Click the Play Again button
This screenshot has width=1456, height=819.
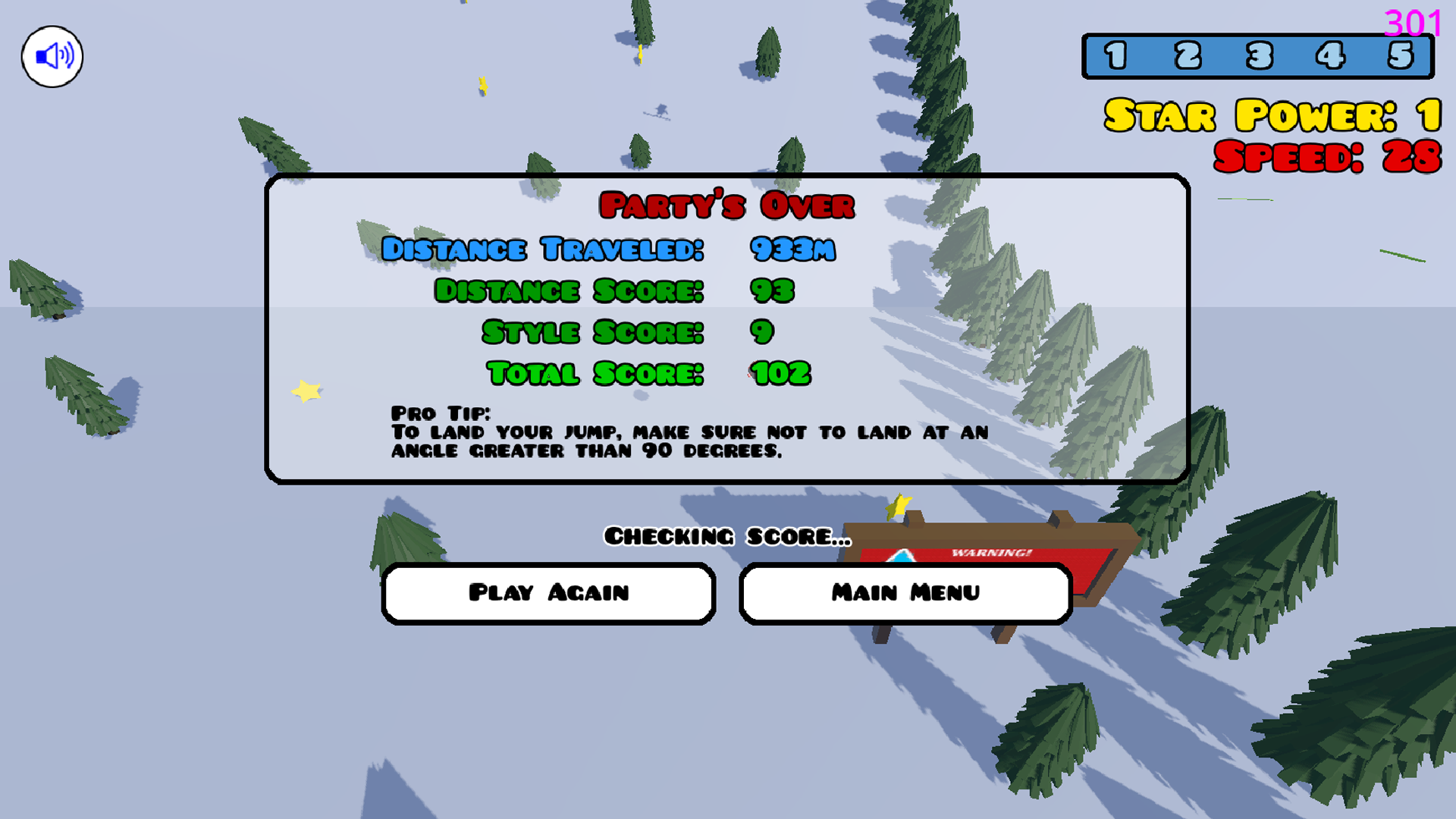(x=548, y=593)
